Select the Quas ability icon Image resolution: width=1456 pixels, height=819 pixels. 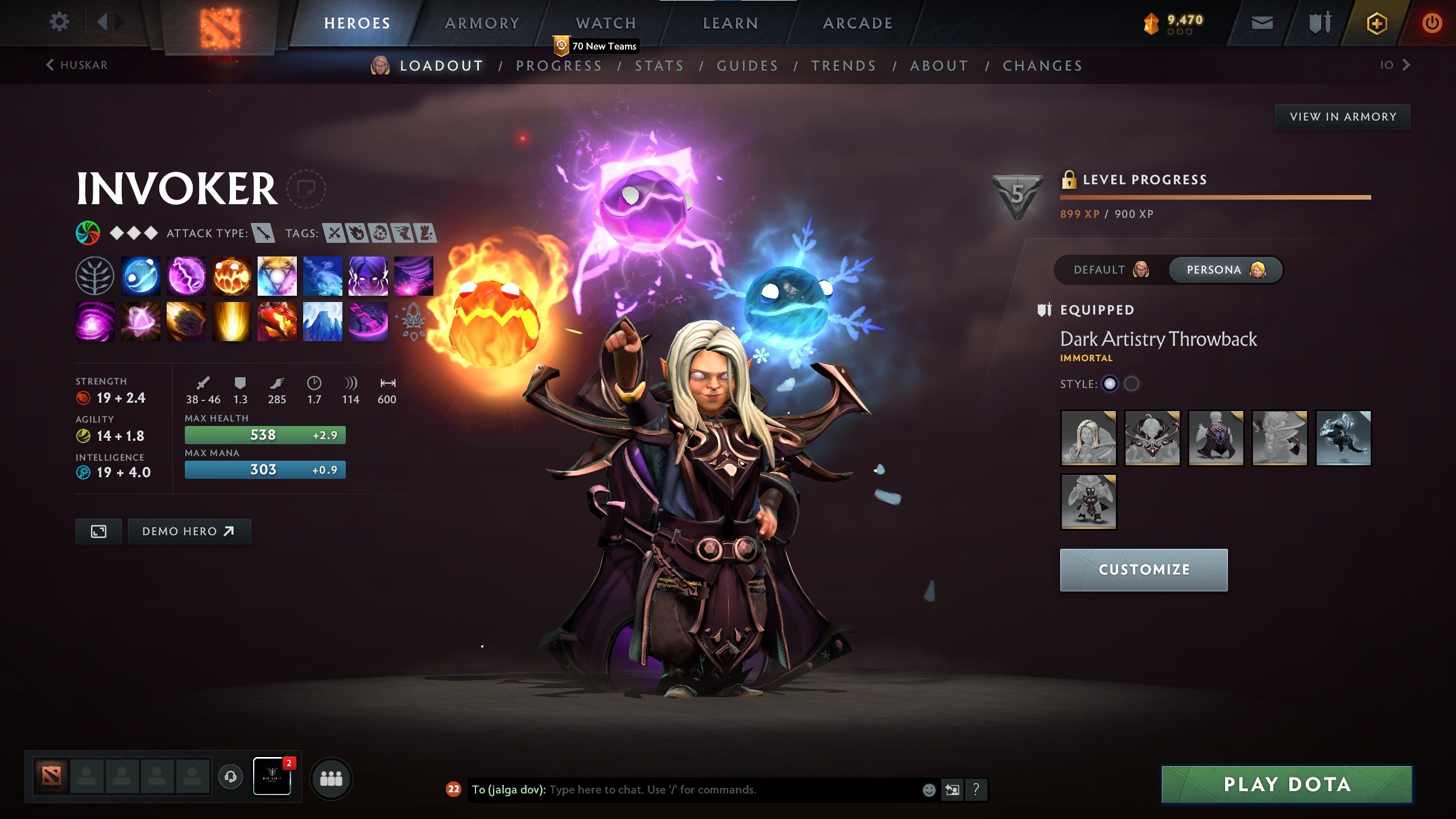pos(140,276)
